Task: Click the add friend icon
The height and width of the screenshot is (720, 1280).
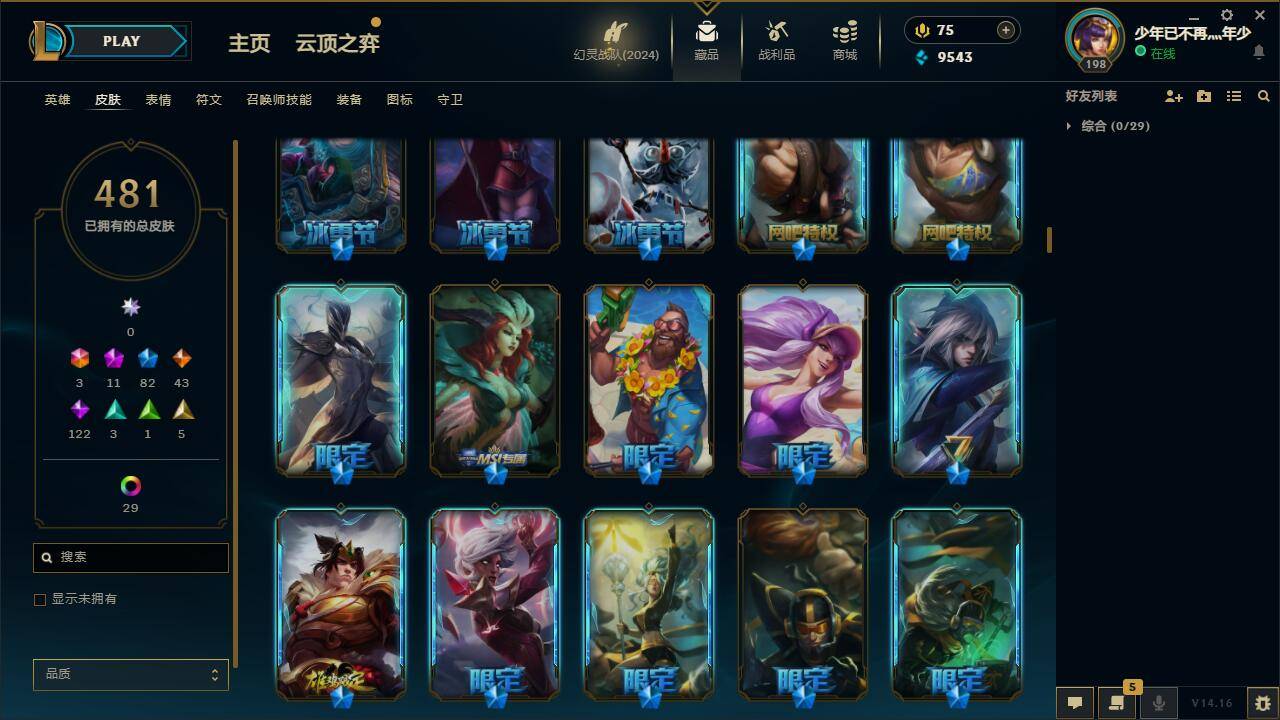Action: pyautogui.click(x=1174, y=96)
